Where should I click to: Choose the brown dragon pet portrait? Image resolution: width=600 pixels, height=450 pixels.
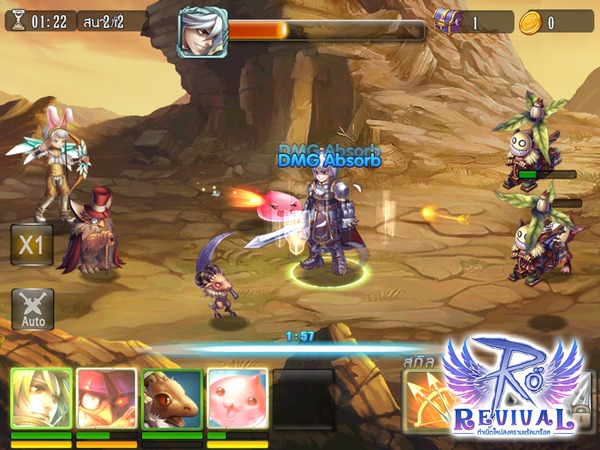tap(172, 399)
